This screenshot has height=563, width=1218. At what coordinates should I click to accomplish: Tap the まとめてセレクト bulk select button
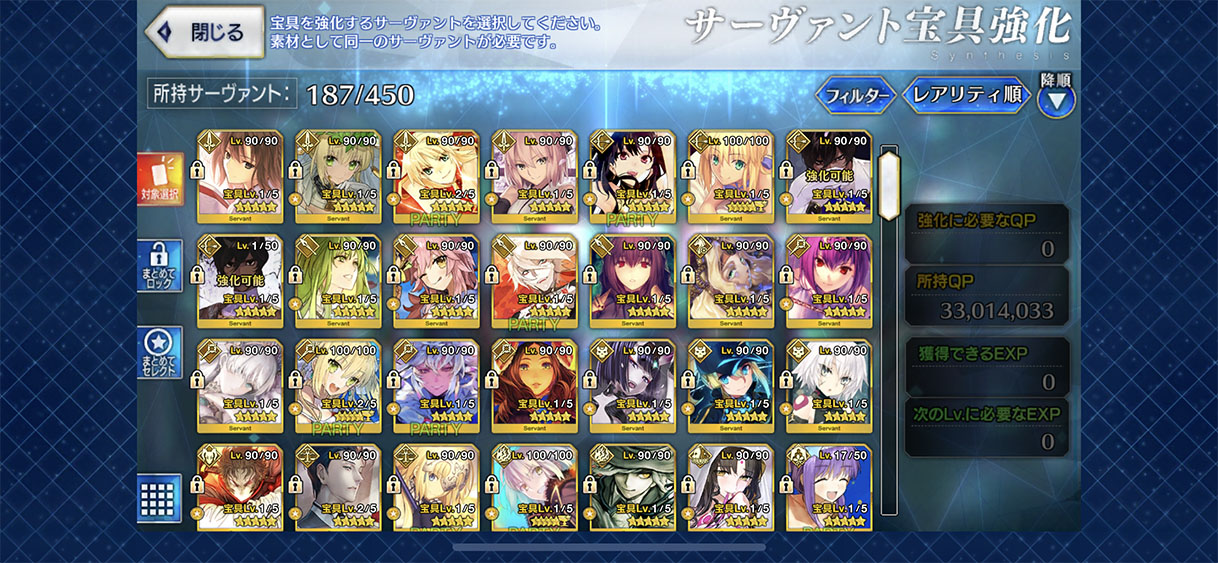pyautogui.click(x=160, y=354)
